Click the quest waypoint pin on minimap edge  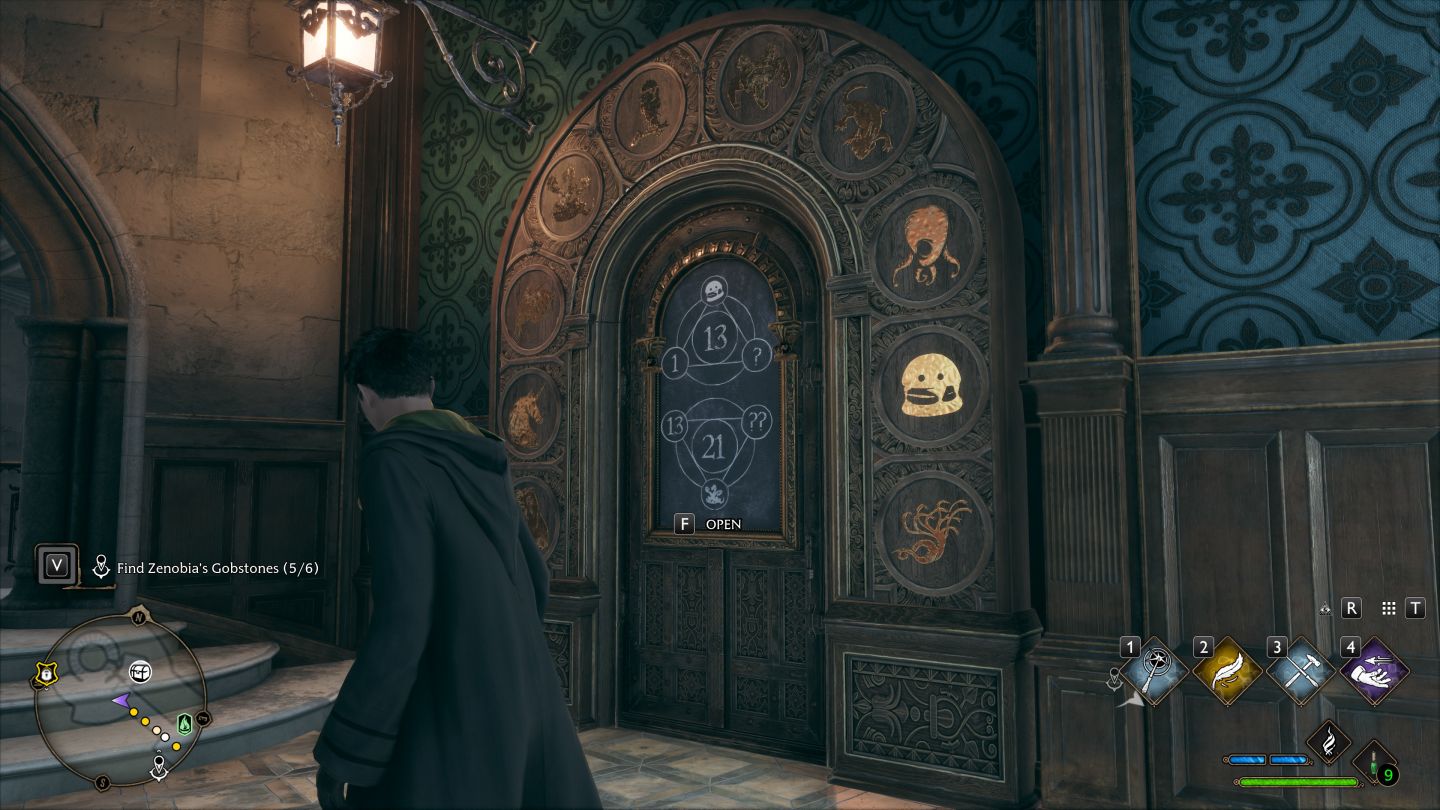pyautogui.click(x=158, y=769)
